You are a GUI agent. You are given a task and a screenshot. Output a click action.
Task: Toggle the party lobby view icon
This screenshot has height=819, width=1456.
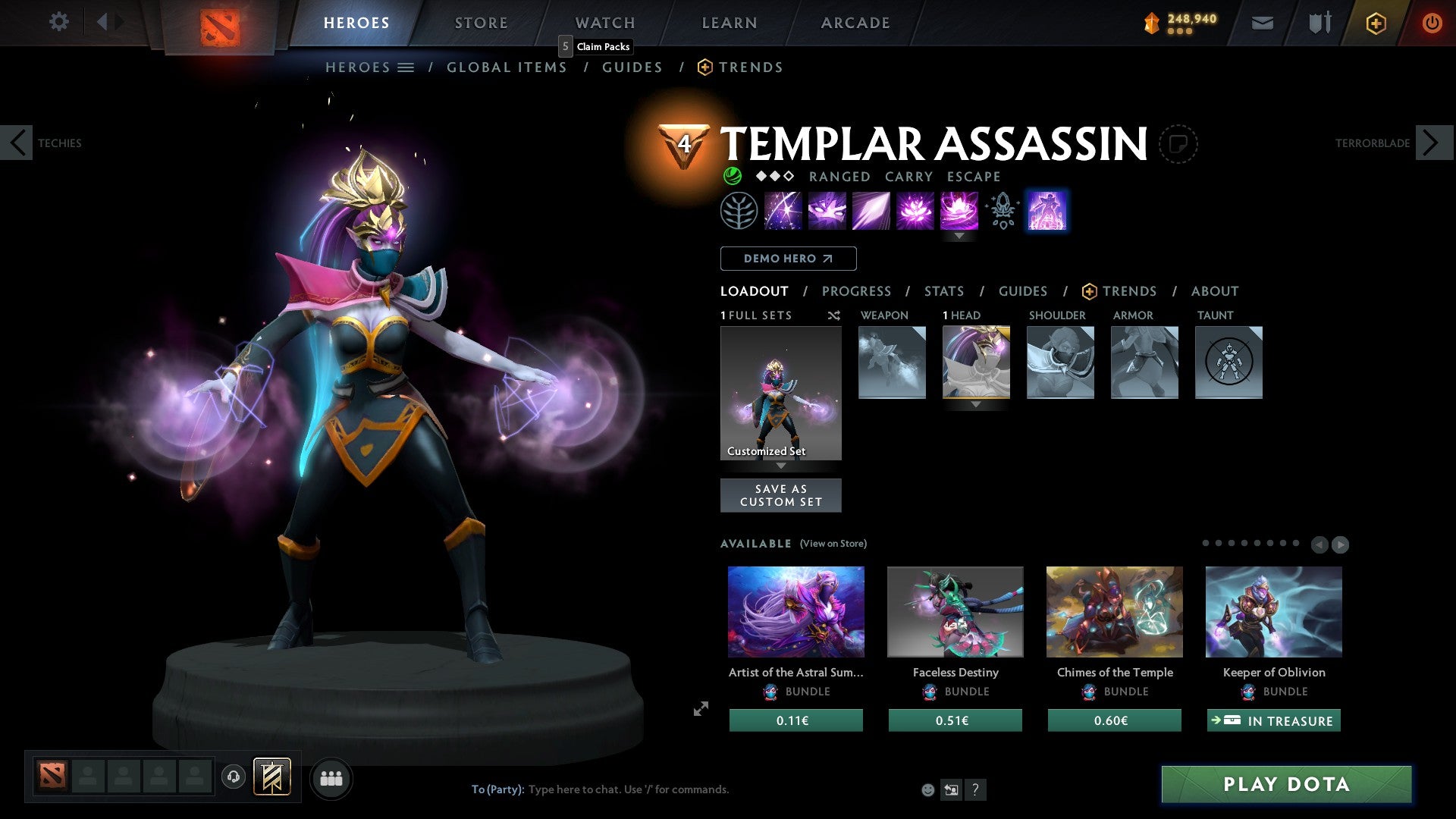click(331, 778)
